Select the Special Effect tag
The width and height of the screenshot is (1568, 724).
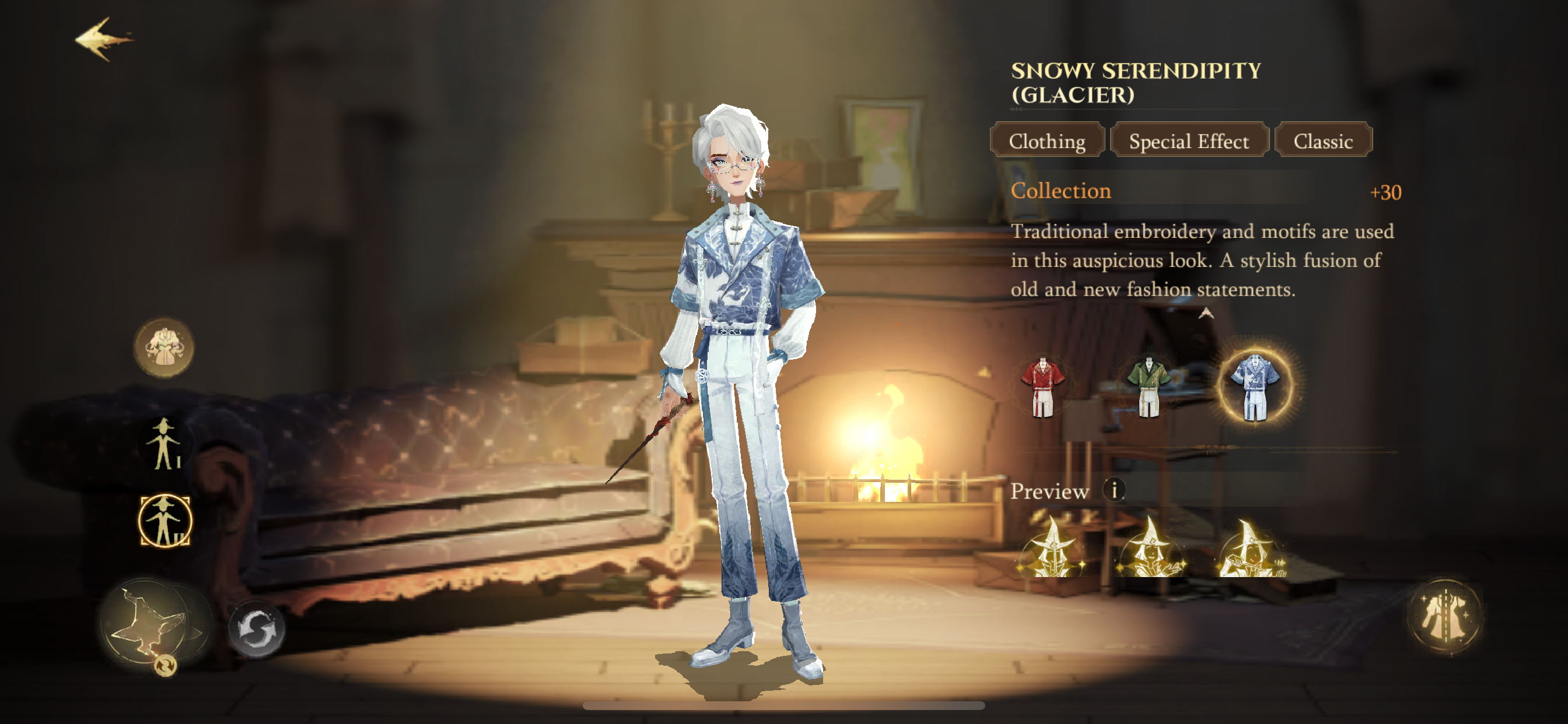pyautogui.click(x=1189, y=140)
